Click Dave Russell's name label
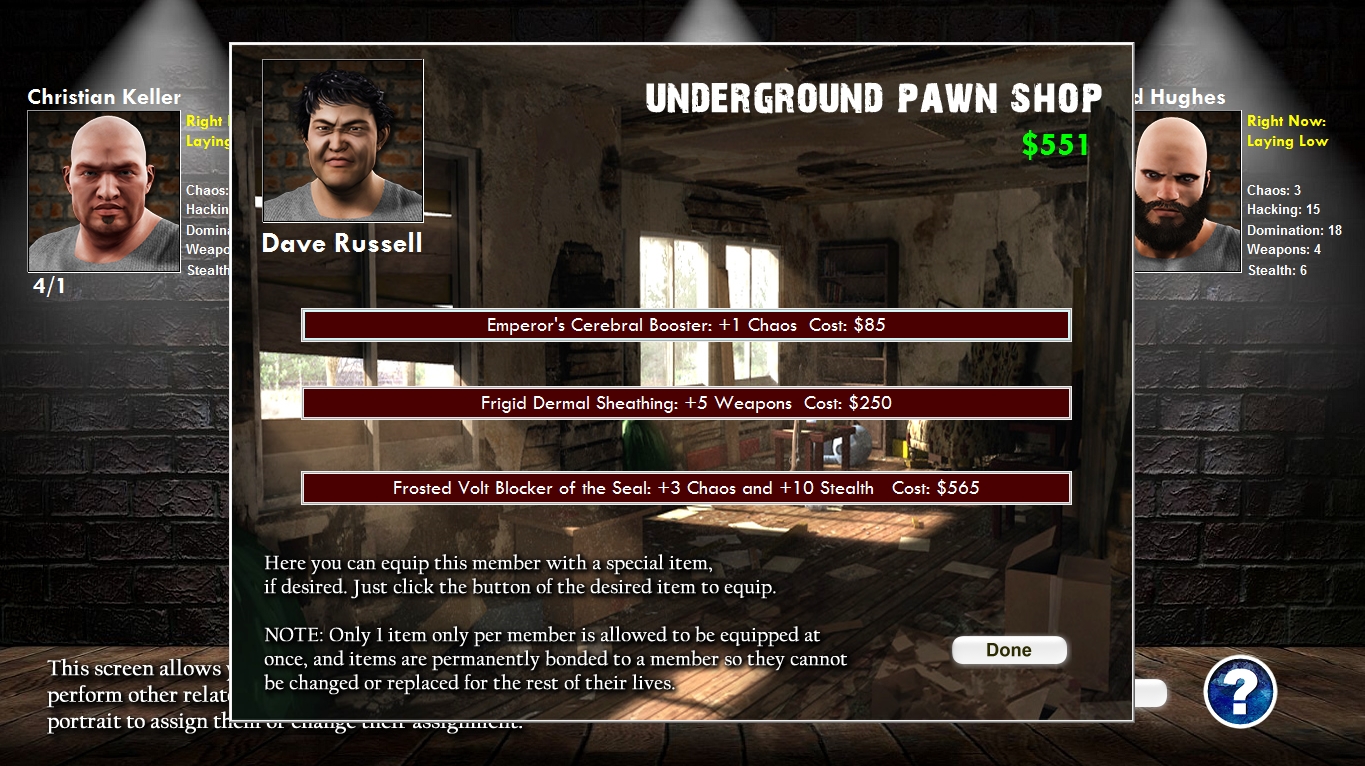The image size is (1365, 766). click(x=341, y=243)
